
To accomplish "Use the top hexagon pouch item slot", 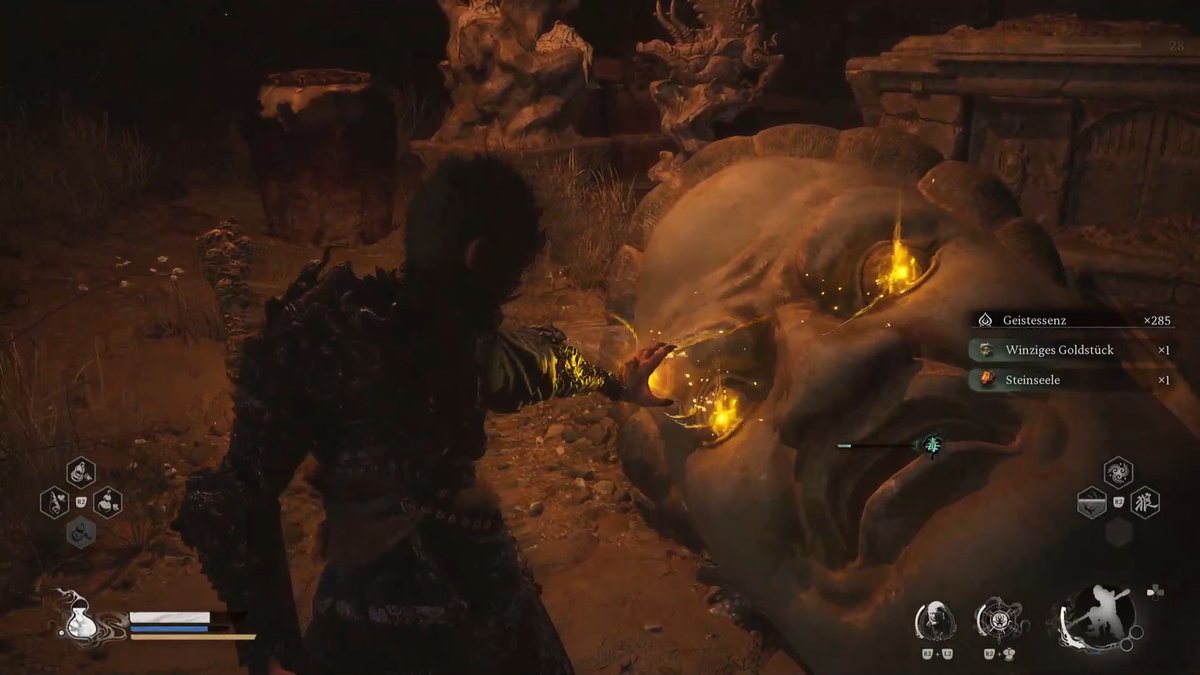I will tap(81, 472).
